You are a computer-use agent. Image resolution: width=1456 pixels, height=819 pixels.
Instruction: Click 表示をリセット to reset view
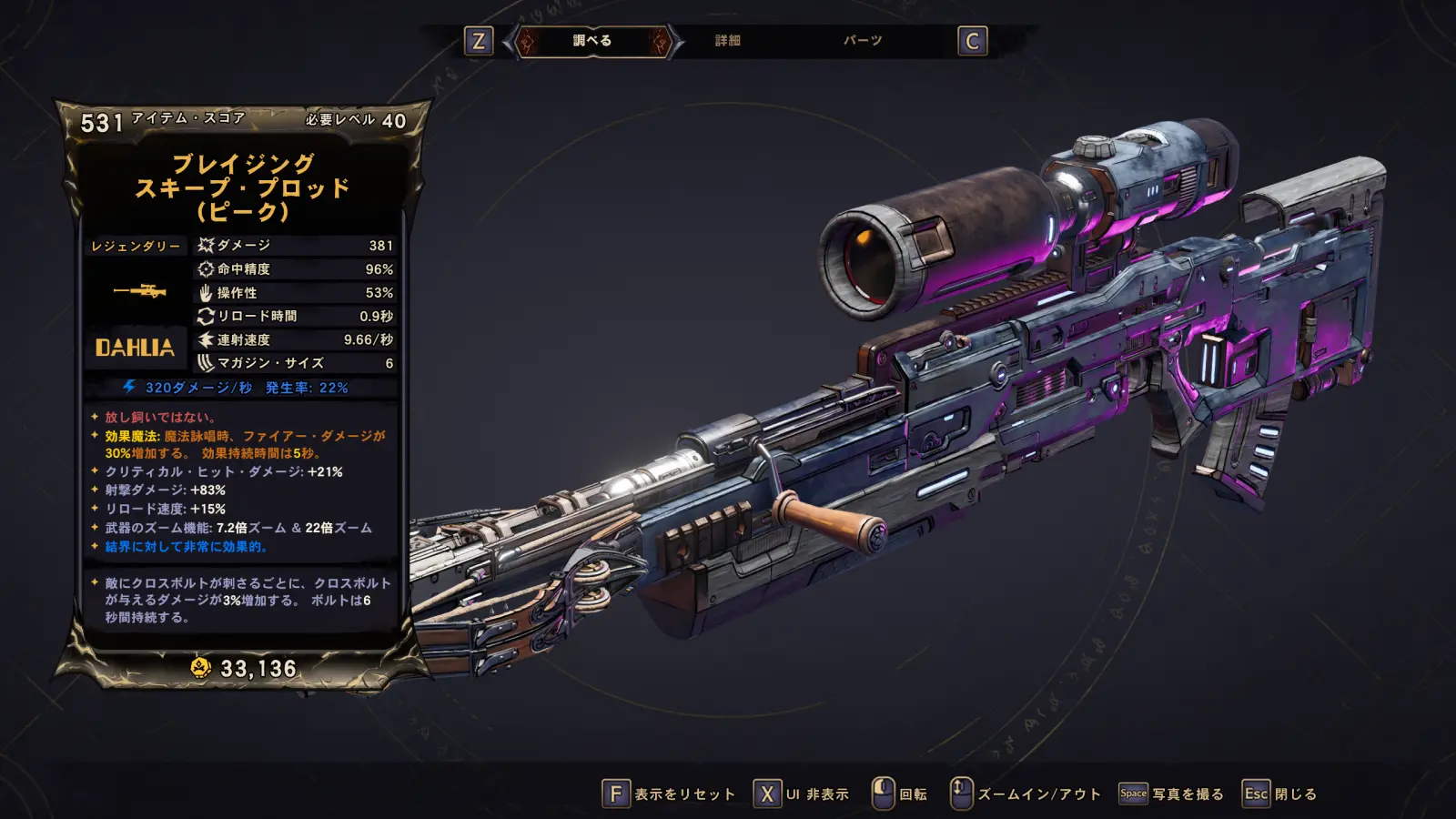(x=669, y=794)
